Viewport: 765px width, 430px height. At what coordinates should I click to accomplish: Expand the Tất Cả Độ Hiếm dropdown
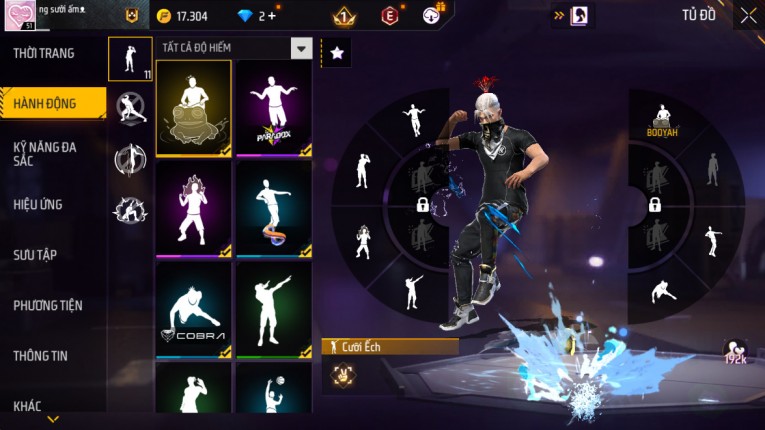[301, 48]
